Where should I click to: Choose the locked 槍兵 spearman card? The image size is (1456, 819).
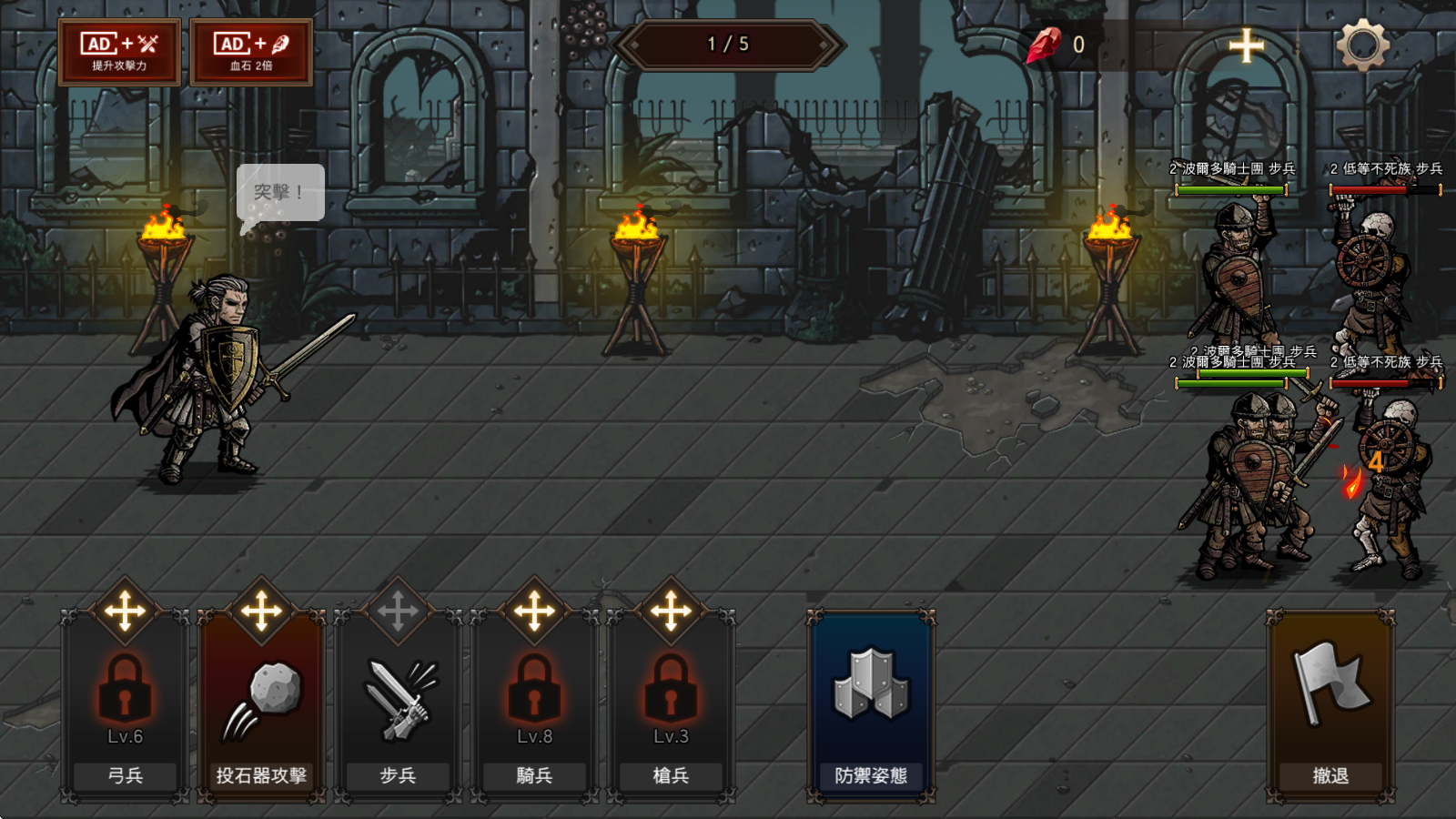pos(671,705)
